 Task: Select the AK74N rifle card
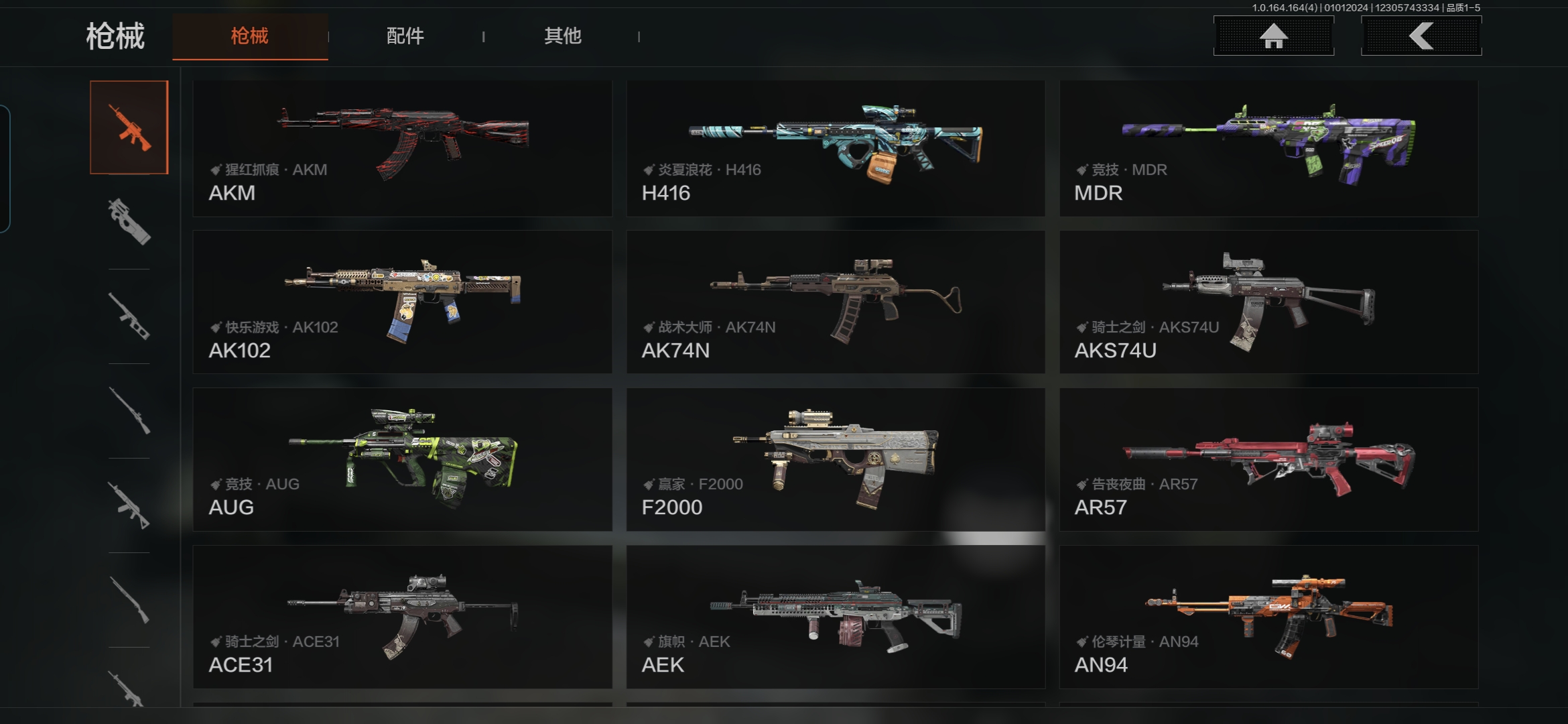pos(836,302)
